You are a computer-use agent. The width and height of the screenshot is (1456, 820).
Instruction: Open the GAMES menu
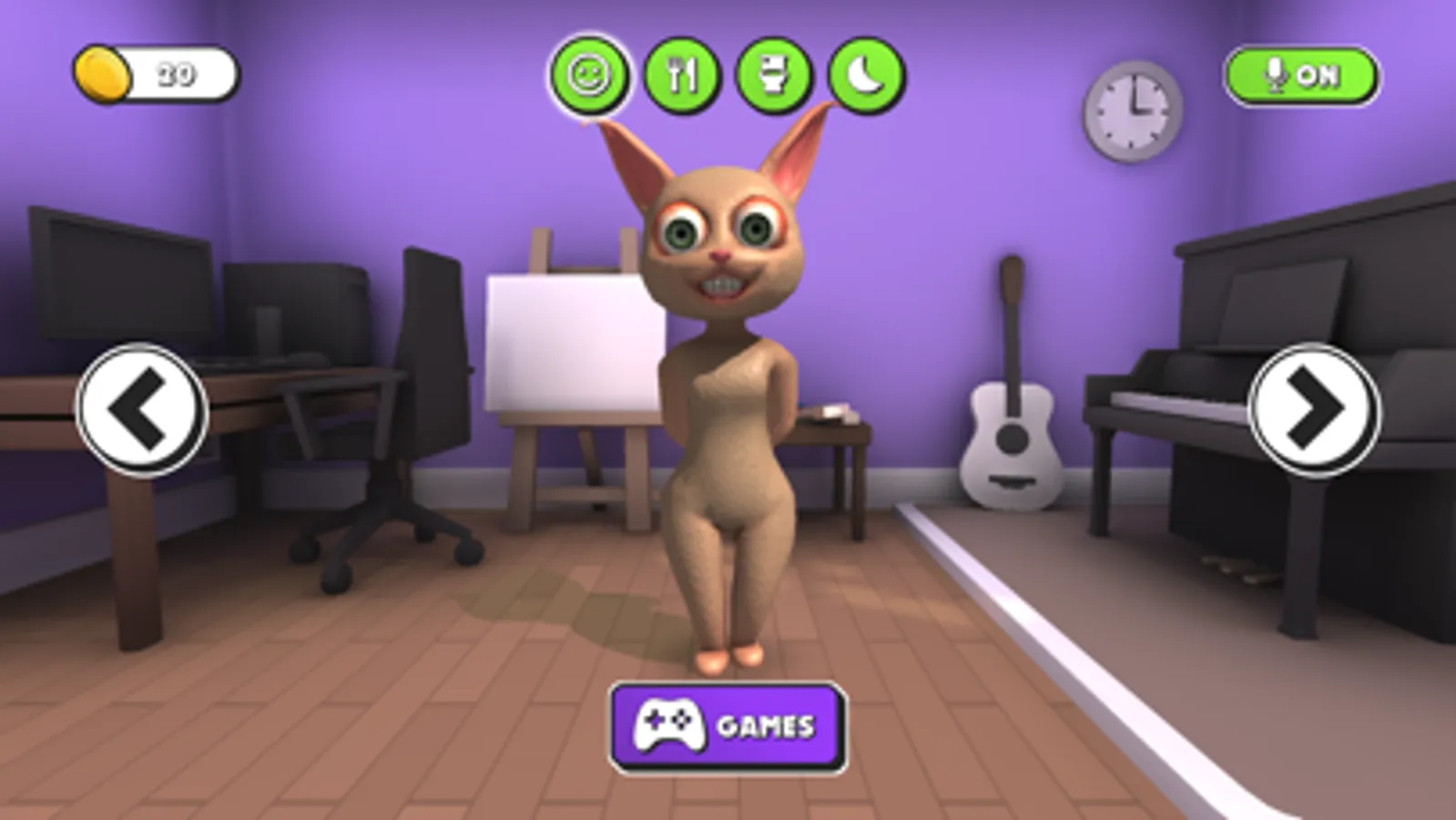[x=727, y=727]
